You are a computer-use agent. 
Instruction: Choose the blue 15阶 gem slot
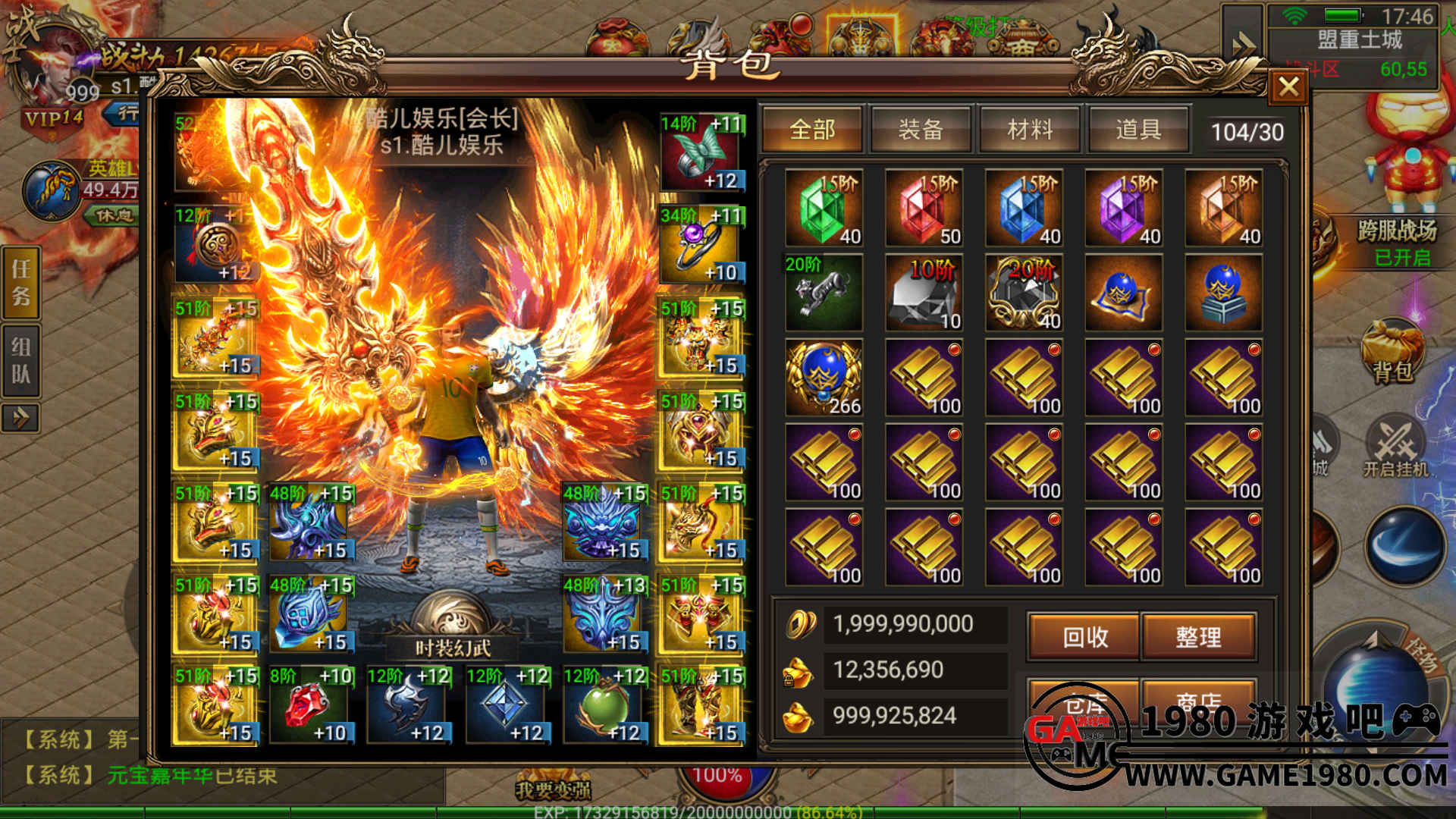[x=1025, y=209]
